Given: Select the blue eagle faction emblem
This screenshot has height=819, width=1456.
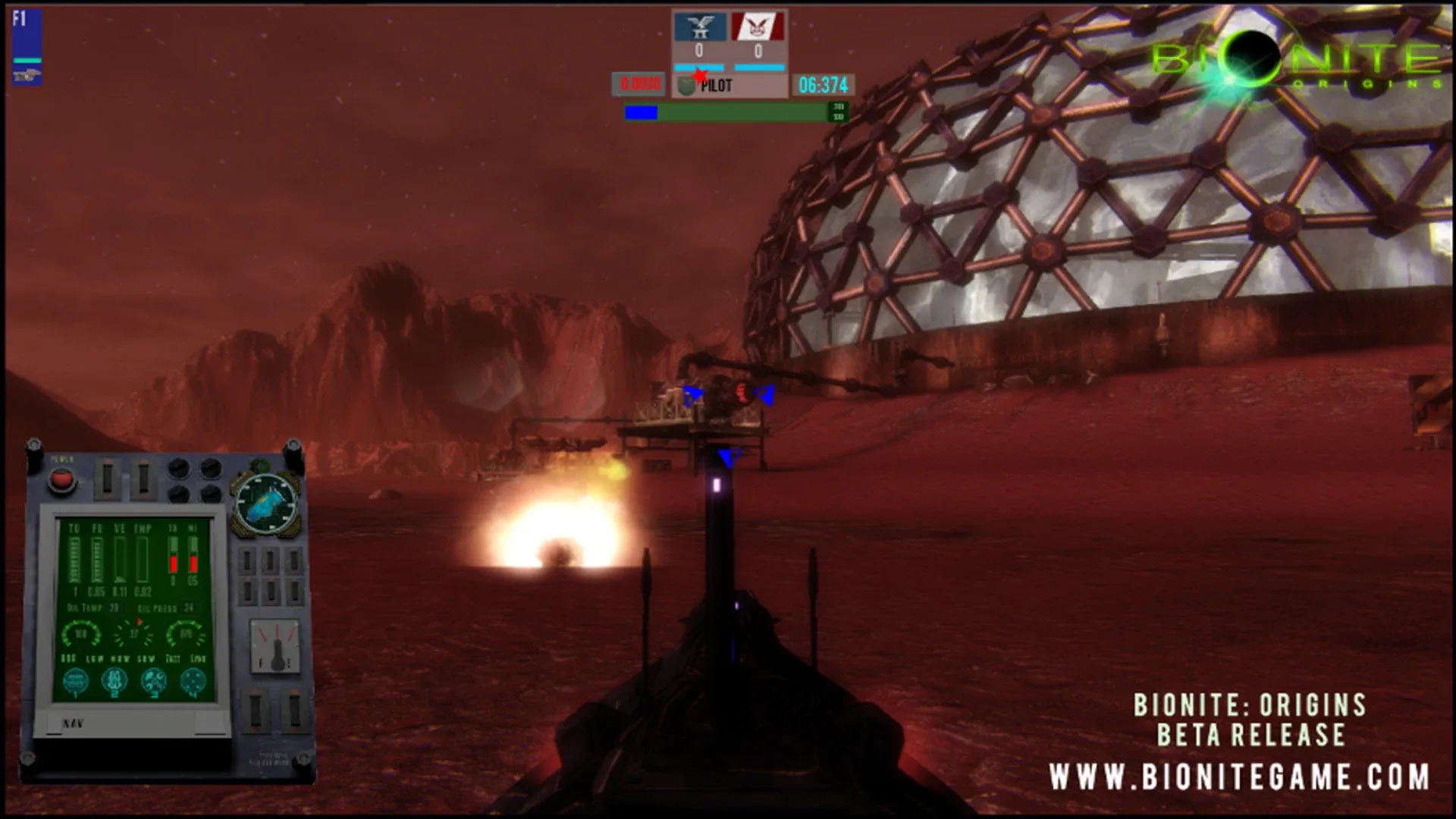Looking at the screenshot, I should 701,27.
